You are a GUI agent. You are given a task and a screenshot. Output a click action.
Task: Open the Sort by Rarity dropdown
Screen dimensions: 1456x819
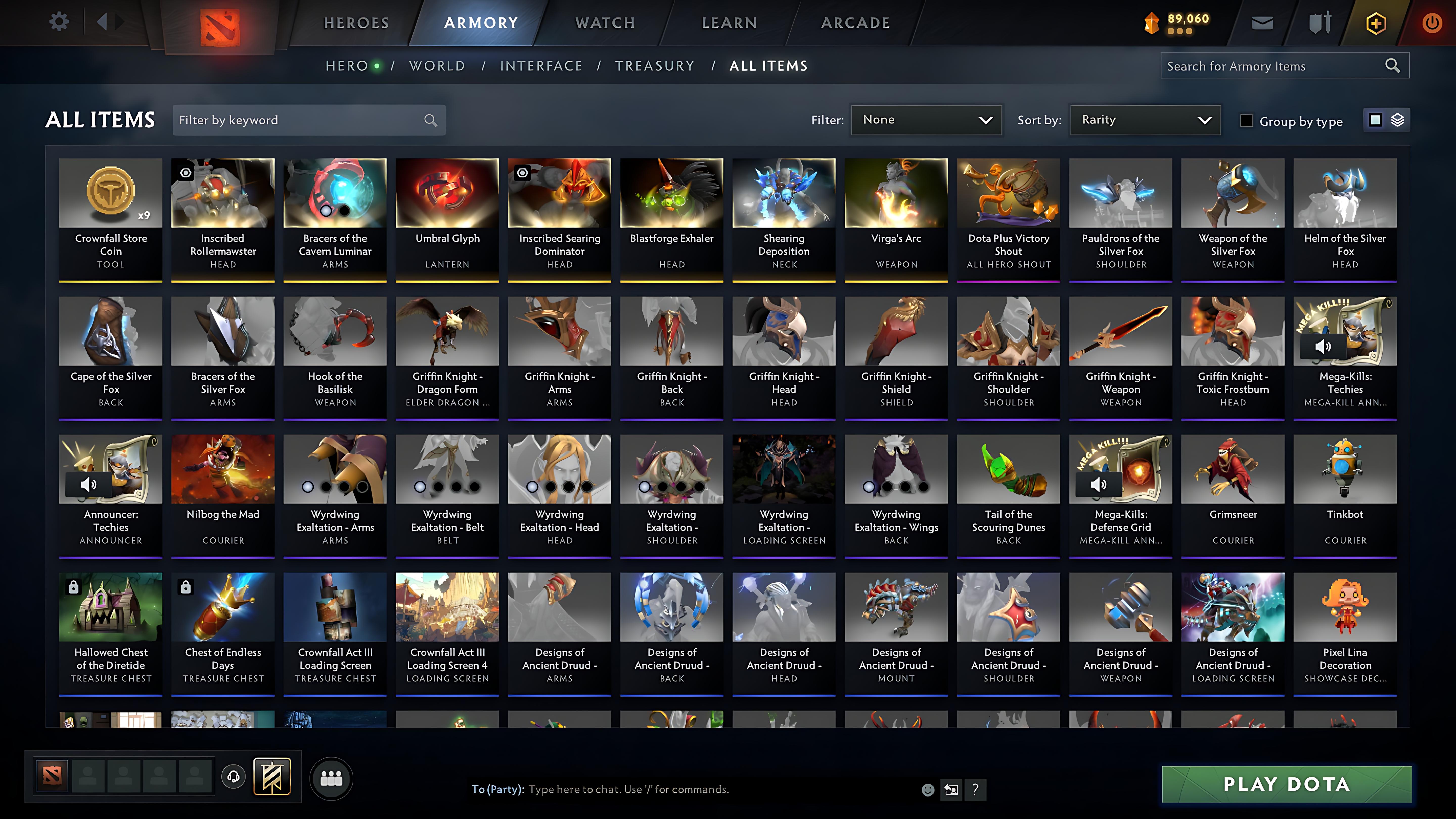pyautogui.click(x=1144, y=120)
